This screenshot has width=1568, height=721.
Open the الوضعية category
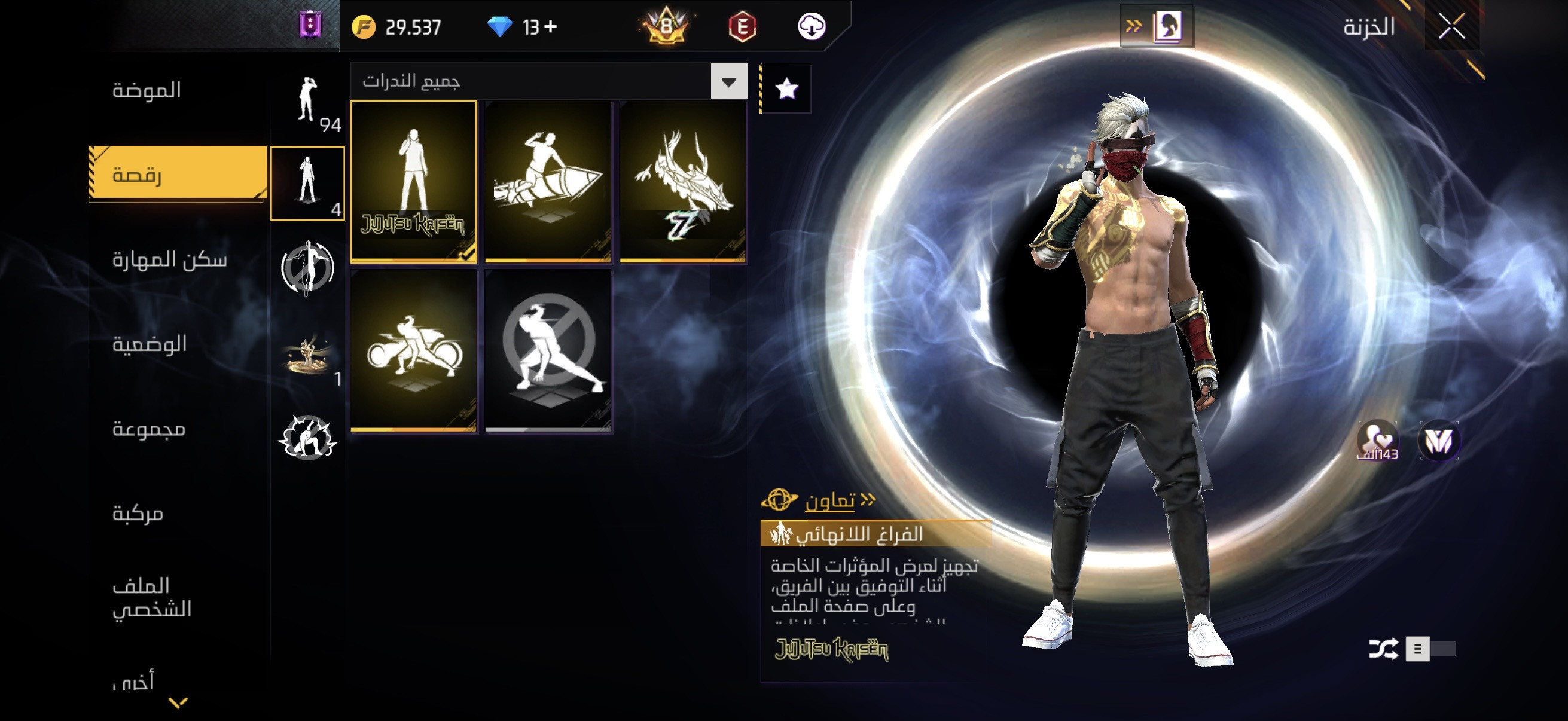click(x=149, y=344)
